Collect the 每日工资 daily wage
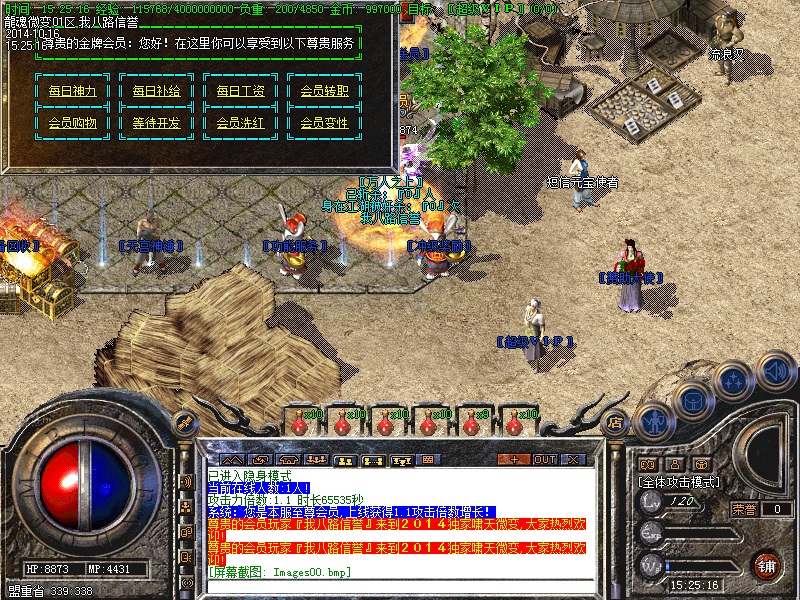 pos(240,91)
